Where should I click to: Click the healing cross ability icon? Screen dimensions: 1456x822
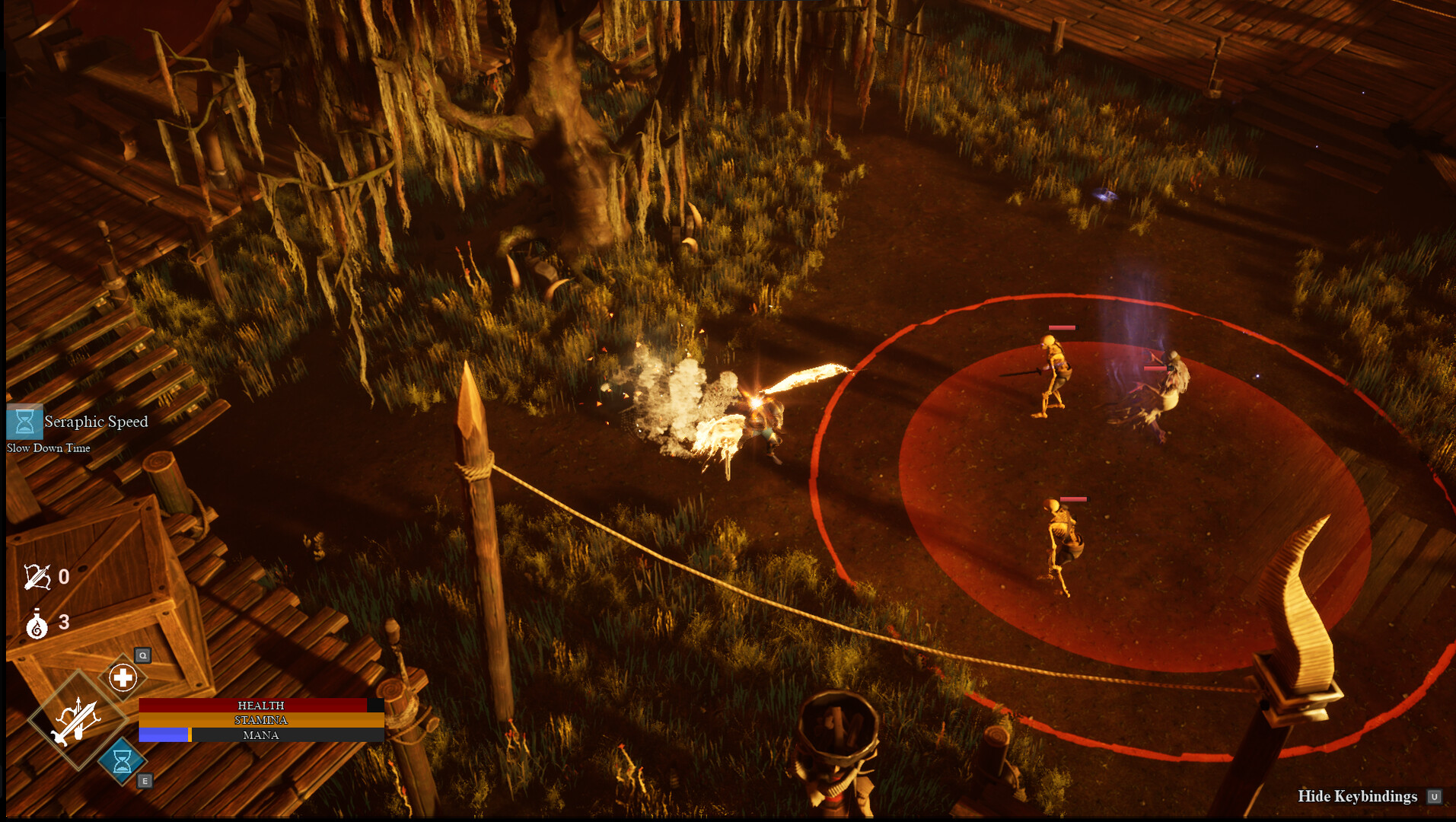click(x=122, y=676)
